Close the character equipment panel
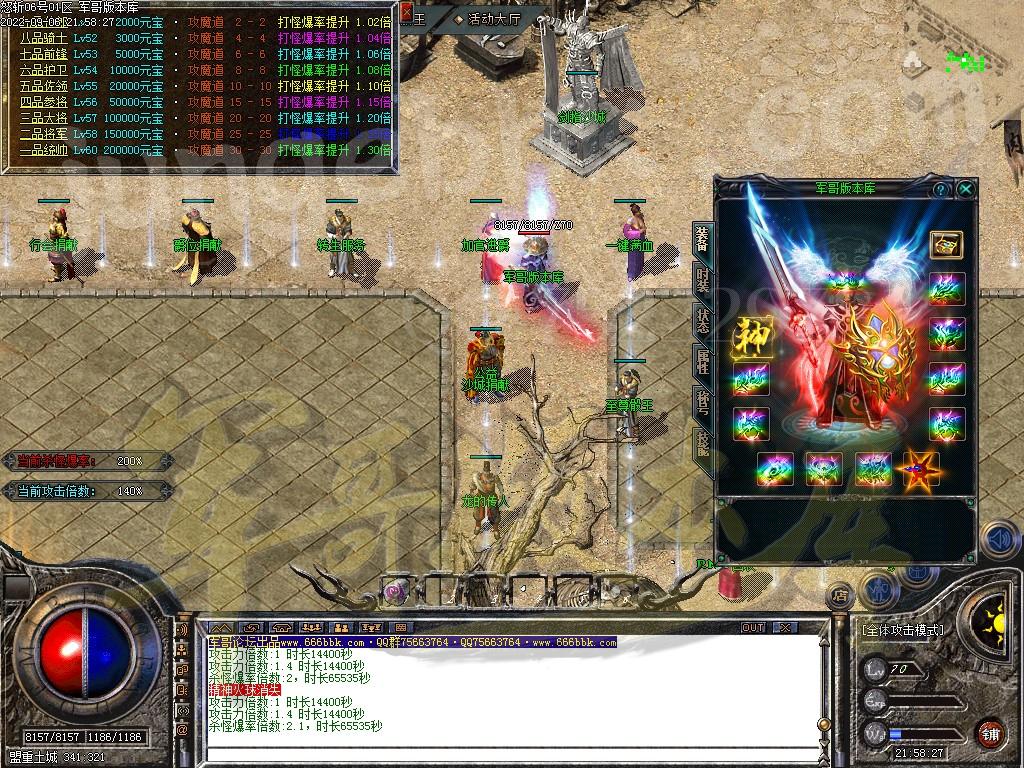This screenshot has width=1024, height=768. [965, 188]
